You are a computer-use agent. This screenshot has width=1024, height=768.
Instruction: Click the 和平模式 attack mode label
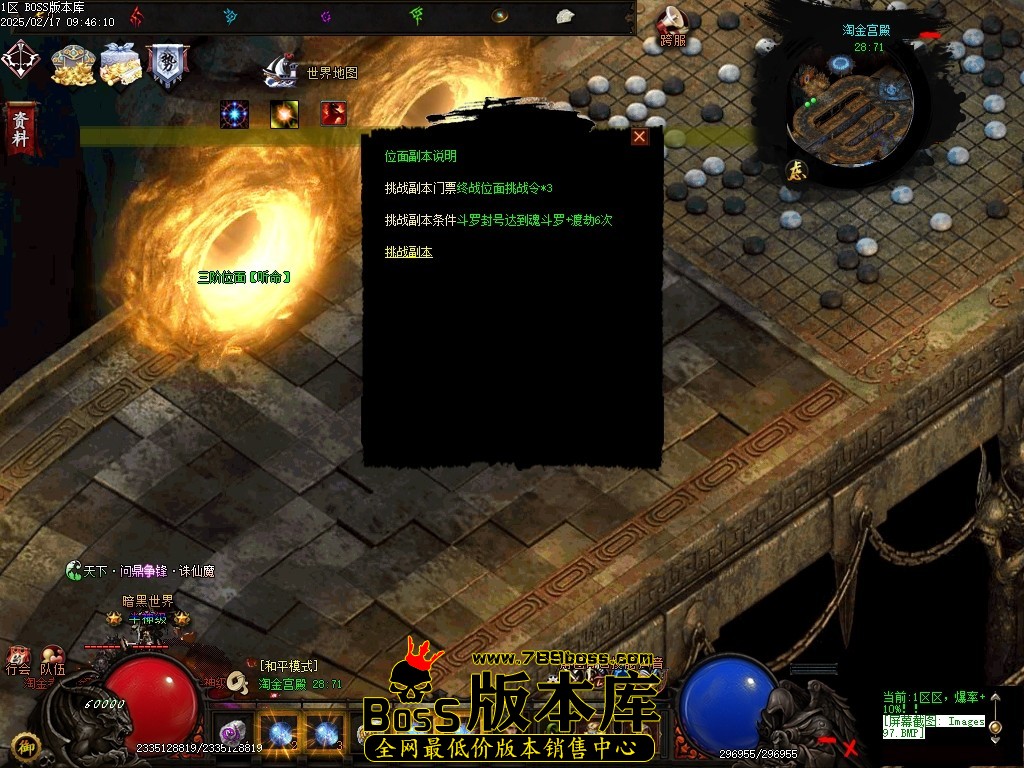click(288, 666)
